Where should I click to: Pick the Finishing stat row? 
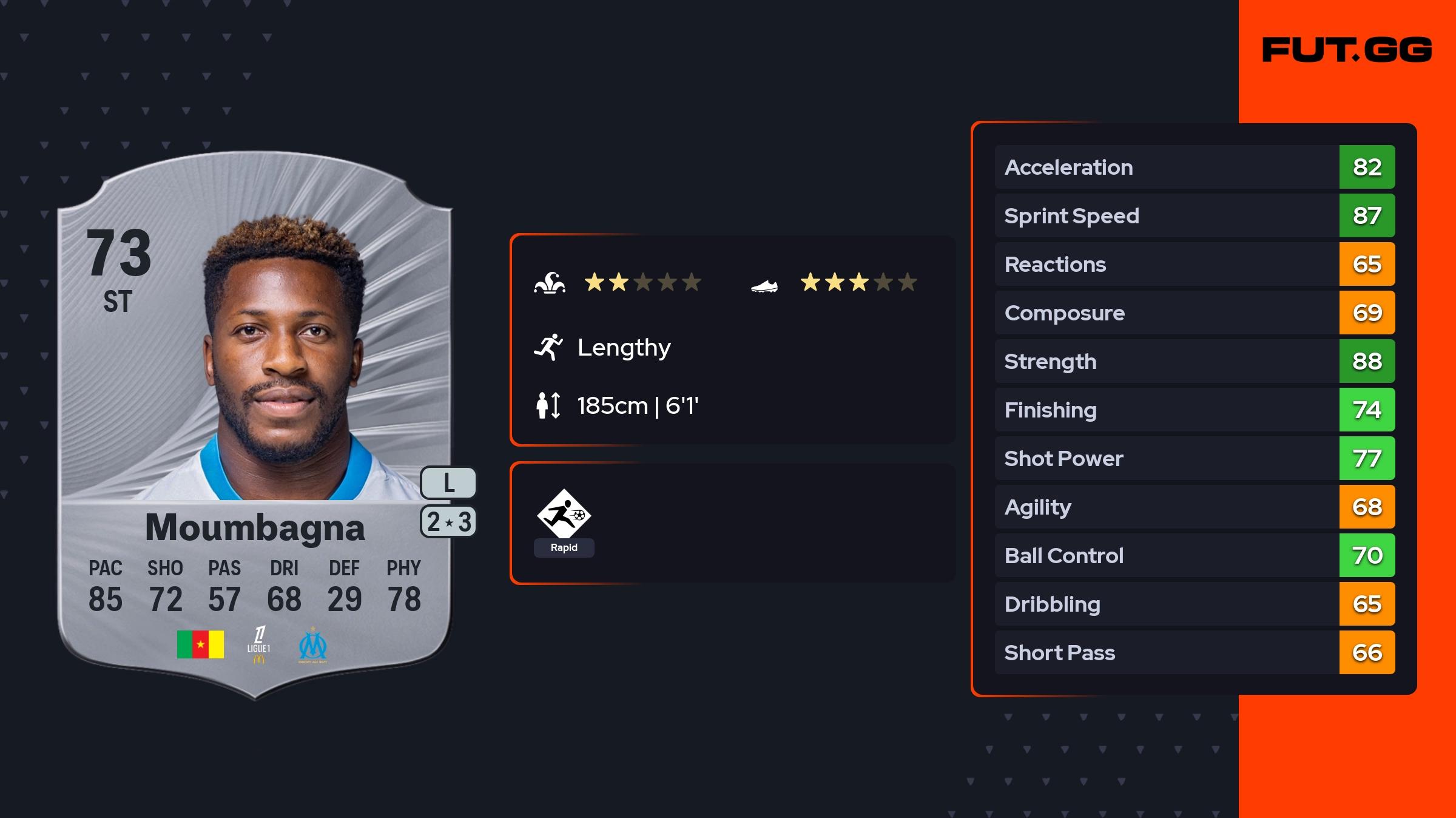(1195, 410)
